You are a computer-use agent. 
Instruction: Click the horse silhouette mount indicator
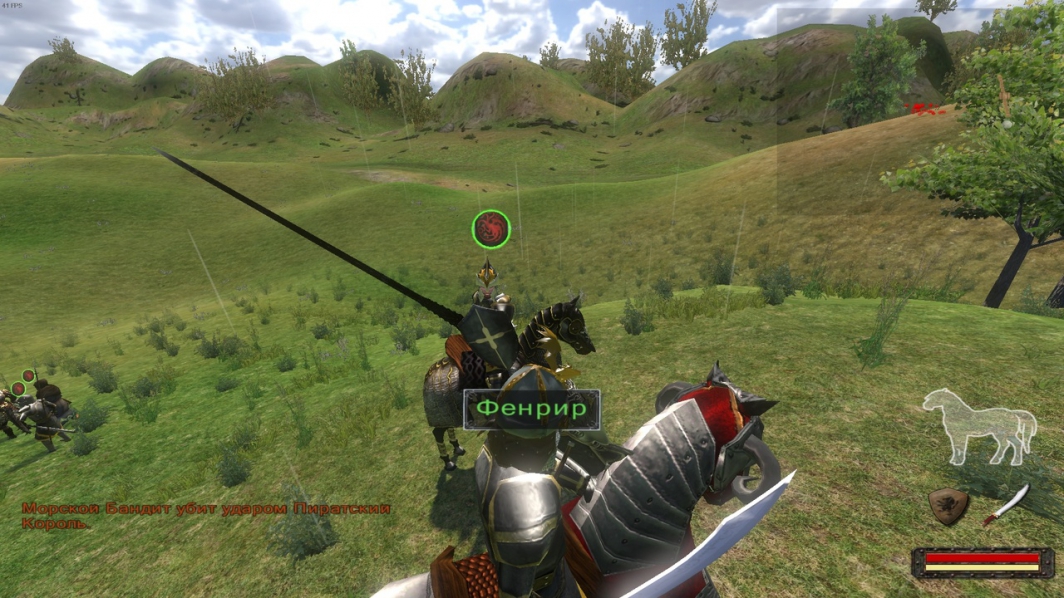(979, 427)
